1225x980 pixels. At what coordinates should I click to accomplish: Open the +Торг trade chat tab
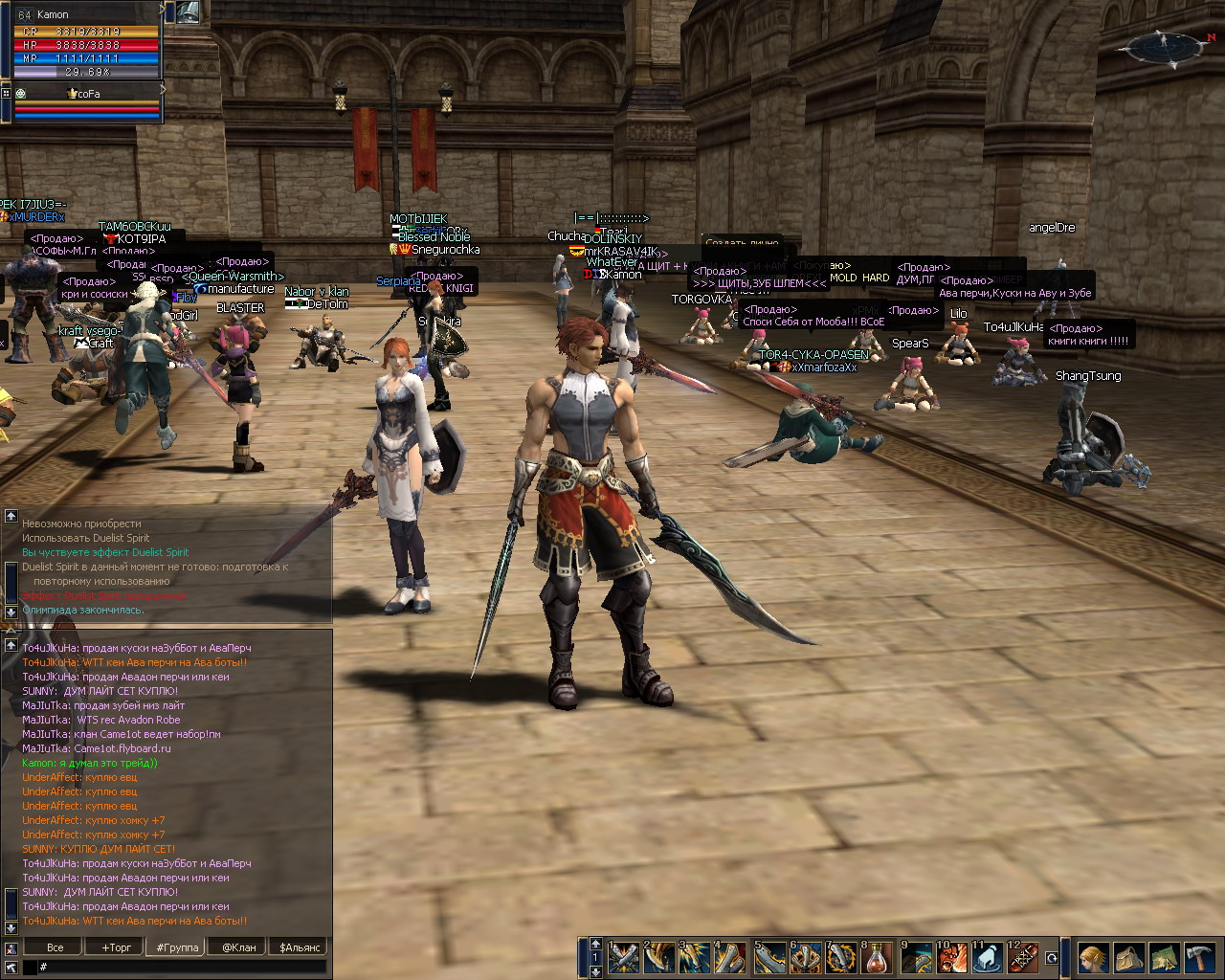[117, 947]
